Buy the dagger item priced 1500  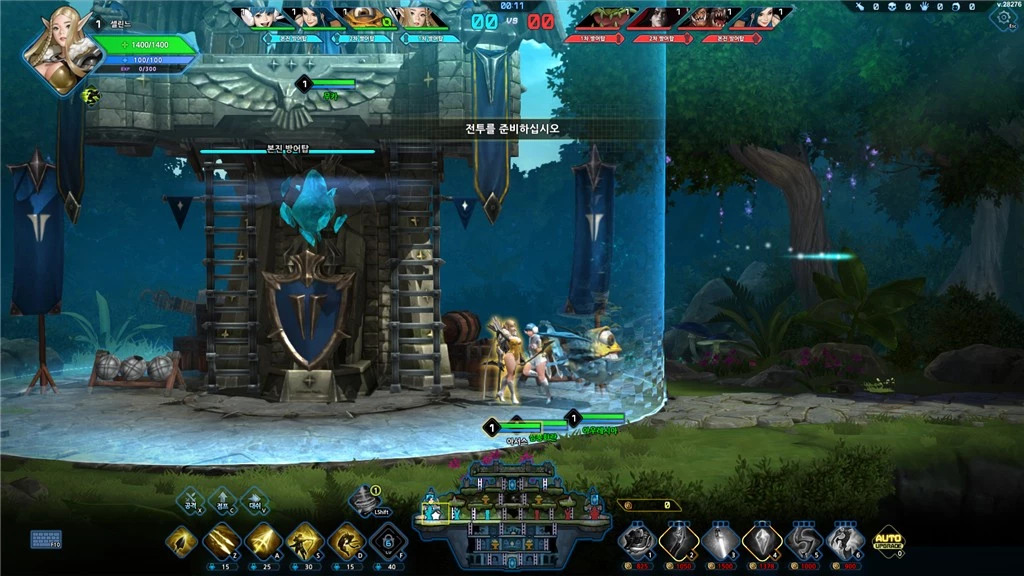721,542
